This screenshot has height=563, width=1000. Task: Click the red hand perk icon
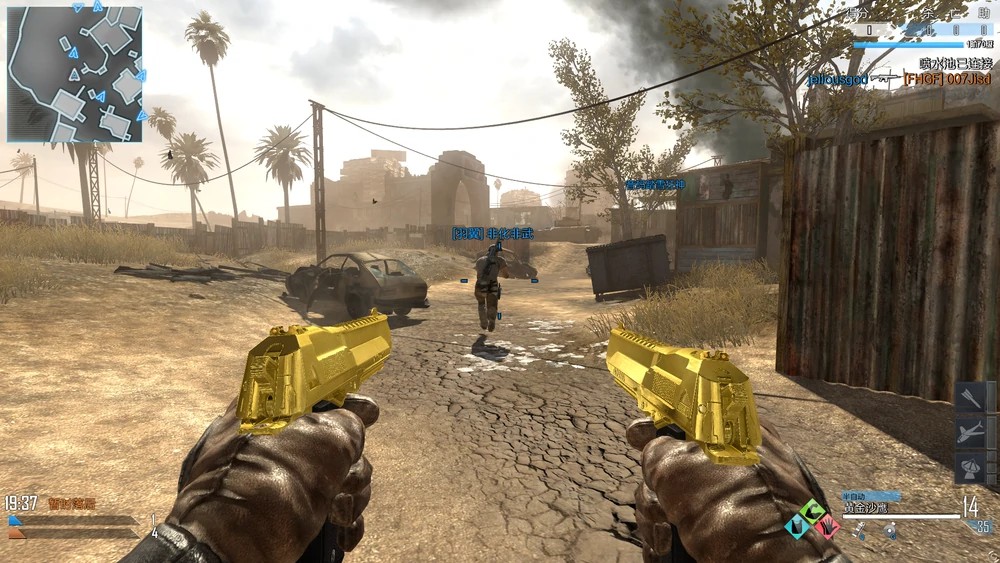click(827, 526)
